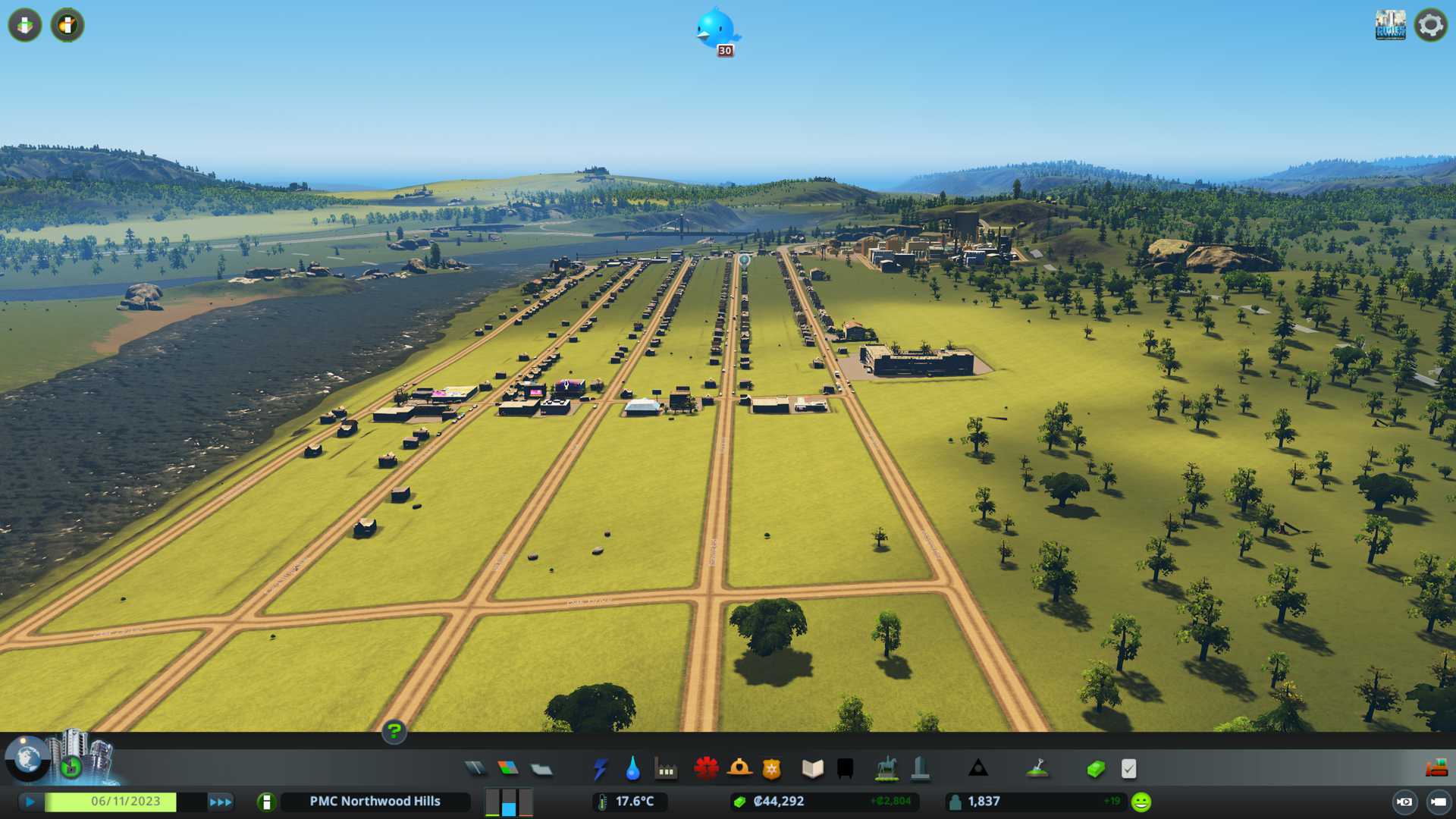This screenshot has height=819, width=1456.
Task: Choose the Fire Department helmet icon
Action: [x=739, y=769]
